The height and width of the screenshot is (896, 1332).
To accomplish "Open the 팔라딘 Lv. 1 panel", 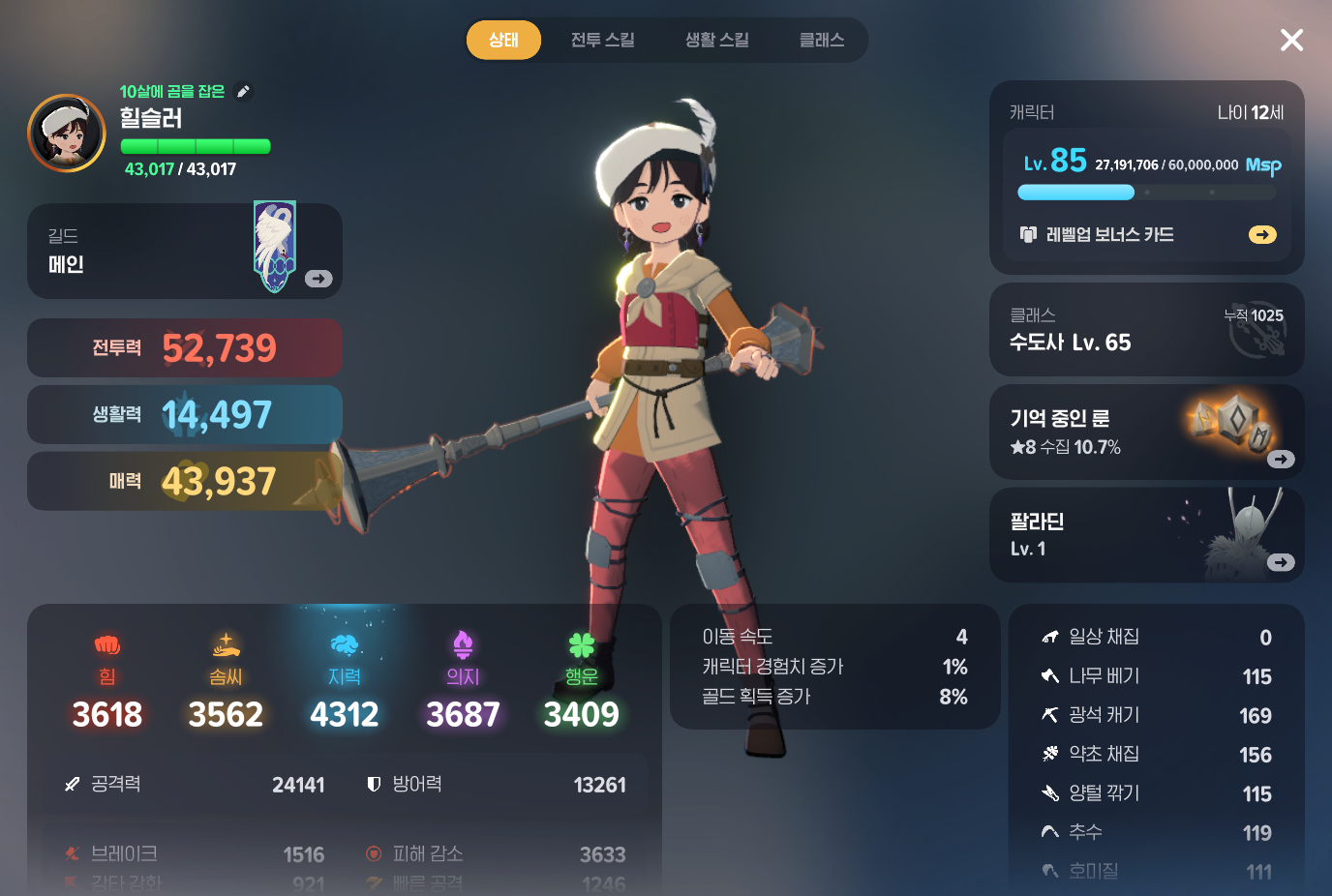I will tap(1146, 535).
